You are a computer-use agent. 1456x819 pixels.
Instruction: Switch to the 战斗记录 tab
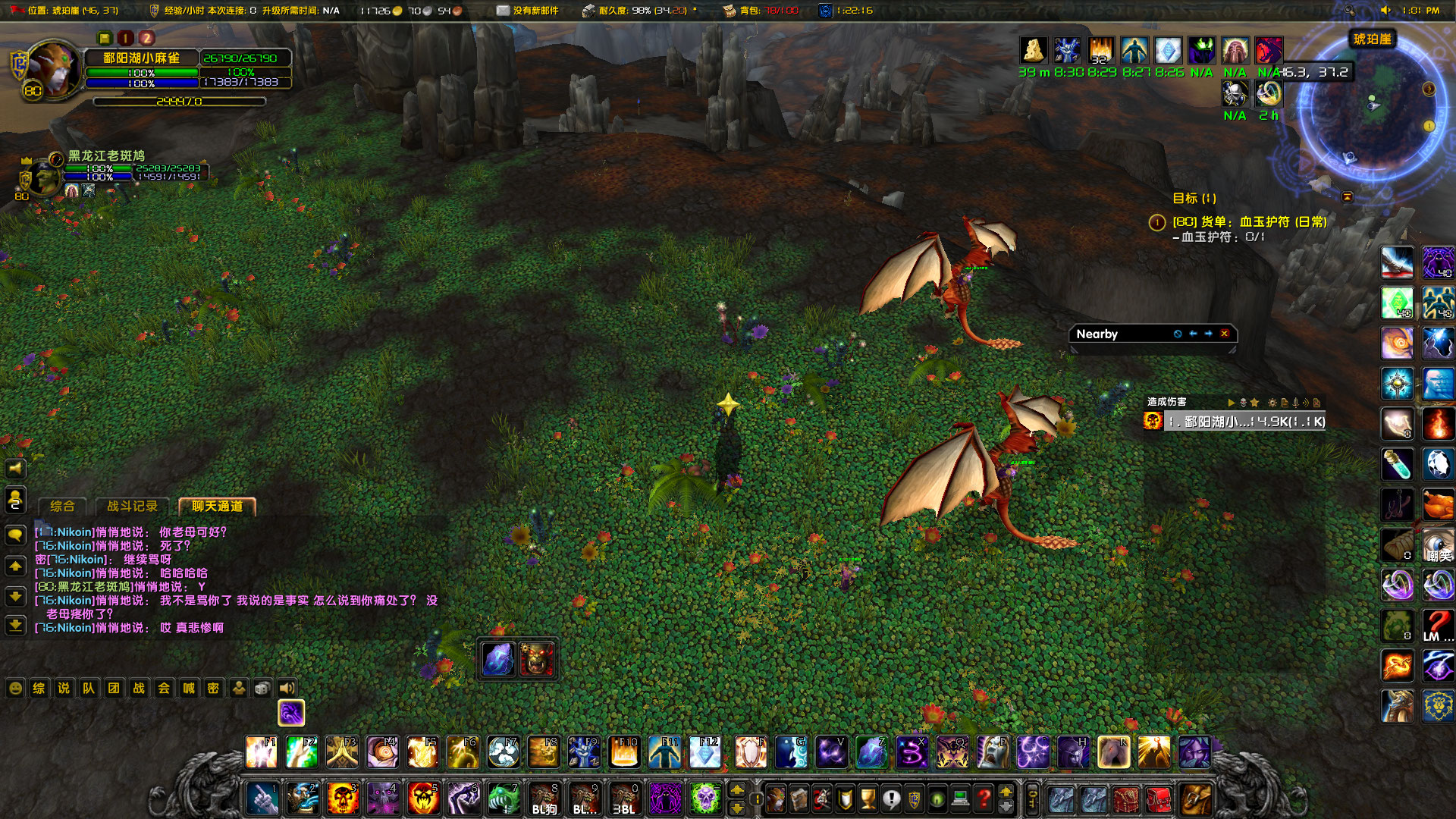coord(133,507)
